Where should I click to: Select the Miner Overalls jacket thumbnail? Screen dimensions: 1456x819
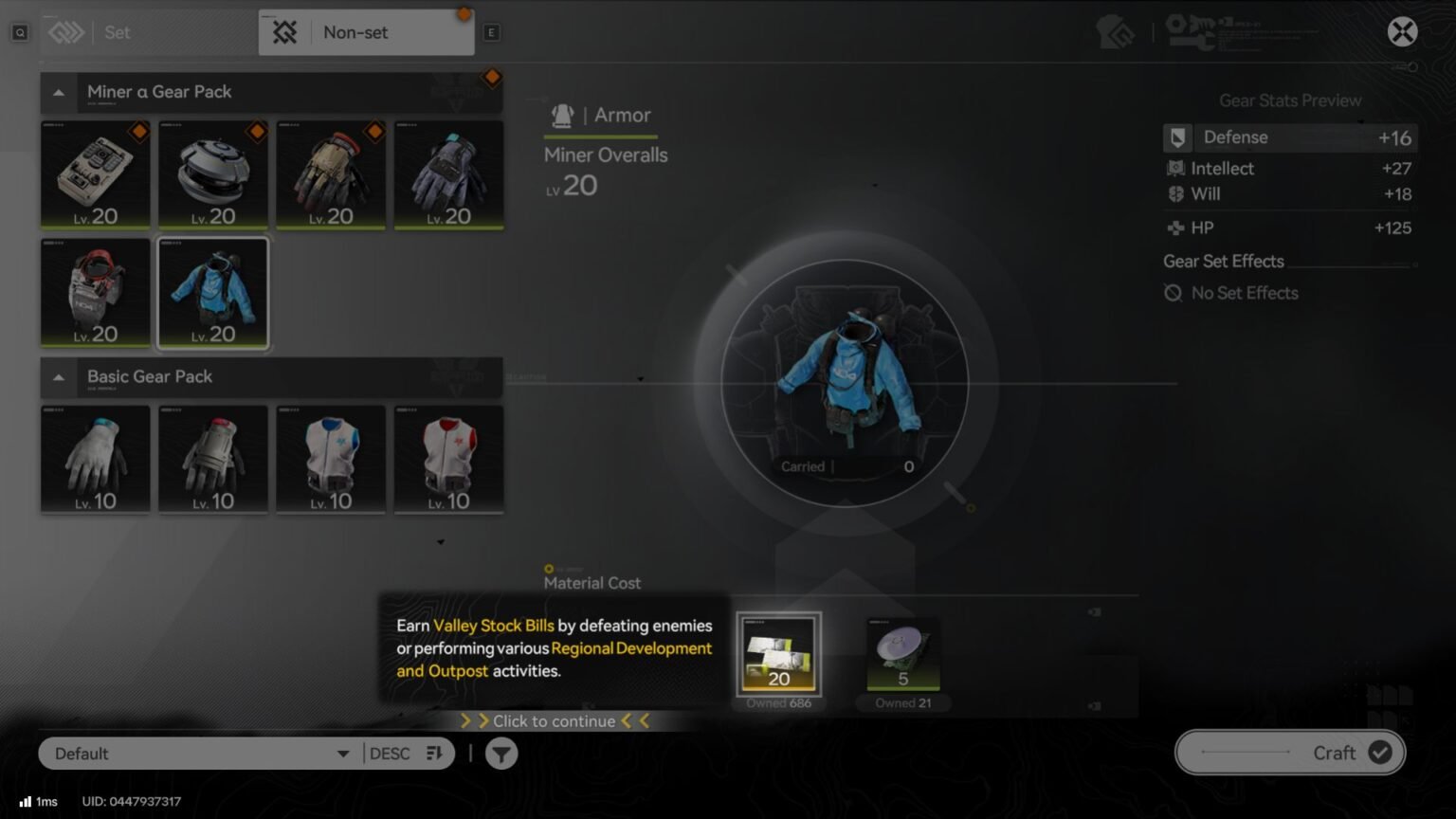[x=213, y=293]
